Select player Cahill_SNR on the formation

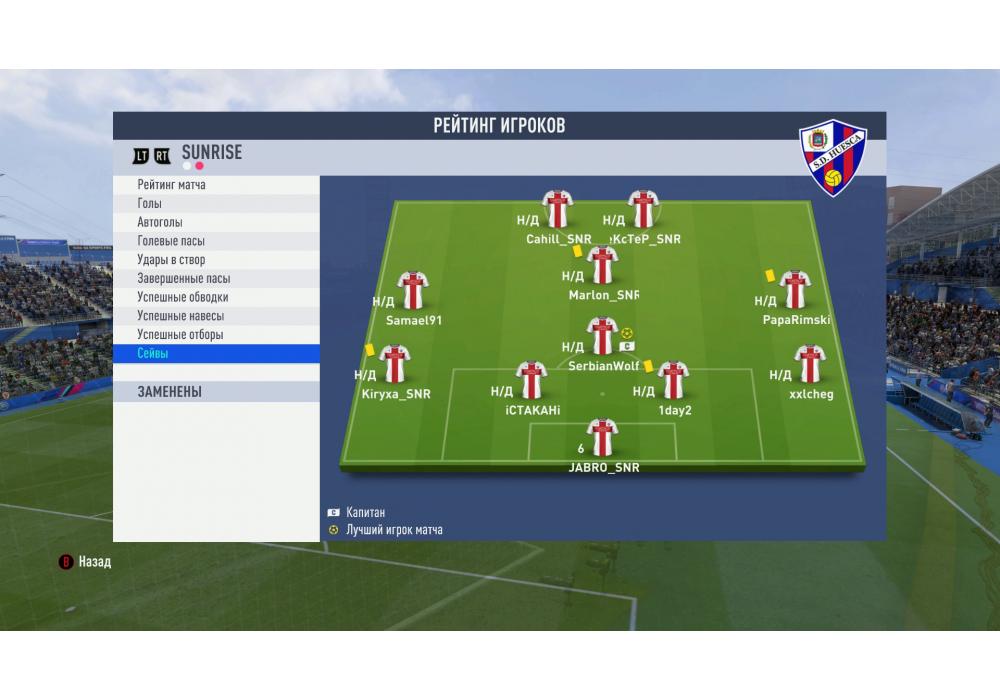557,209
